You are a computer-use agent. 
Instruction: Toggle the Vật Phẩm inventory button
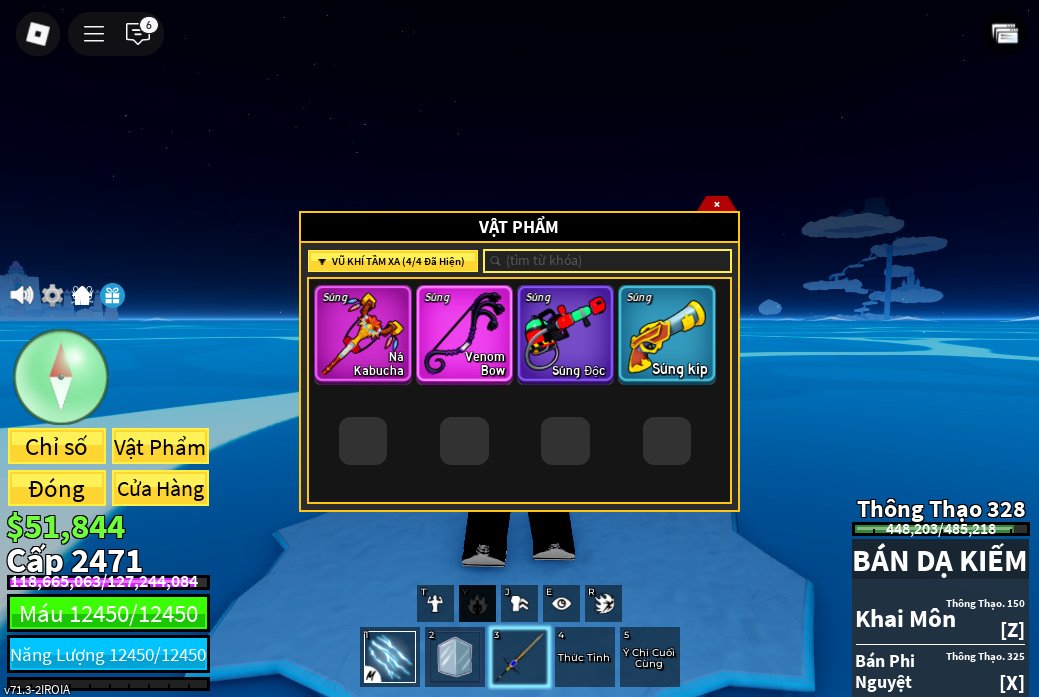point(160,447)
